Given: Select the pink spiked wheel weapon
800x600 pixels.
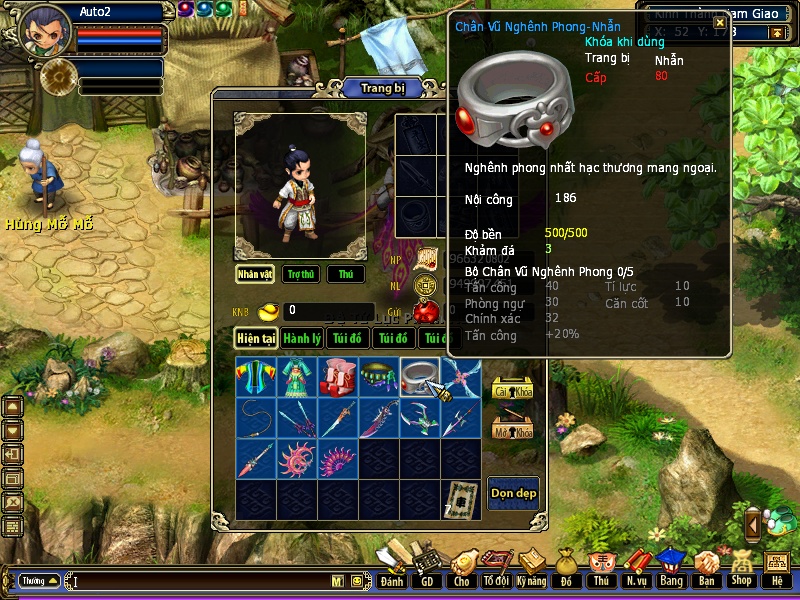Looking at the screenshot, I should click(x=297, y=459).
